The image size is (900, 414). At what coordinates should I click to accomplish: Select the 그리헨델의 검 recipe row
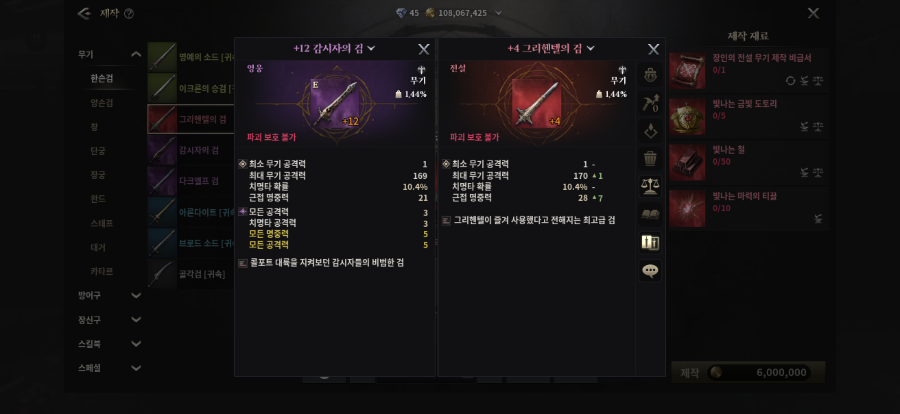click(190, 118)
